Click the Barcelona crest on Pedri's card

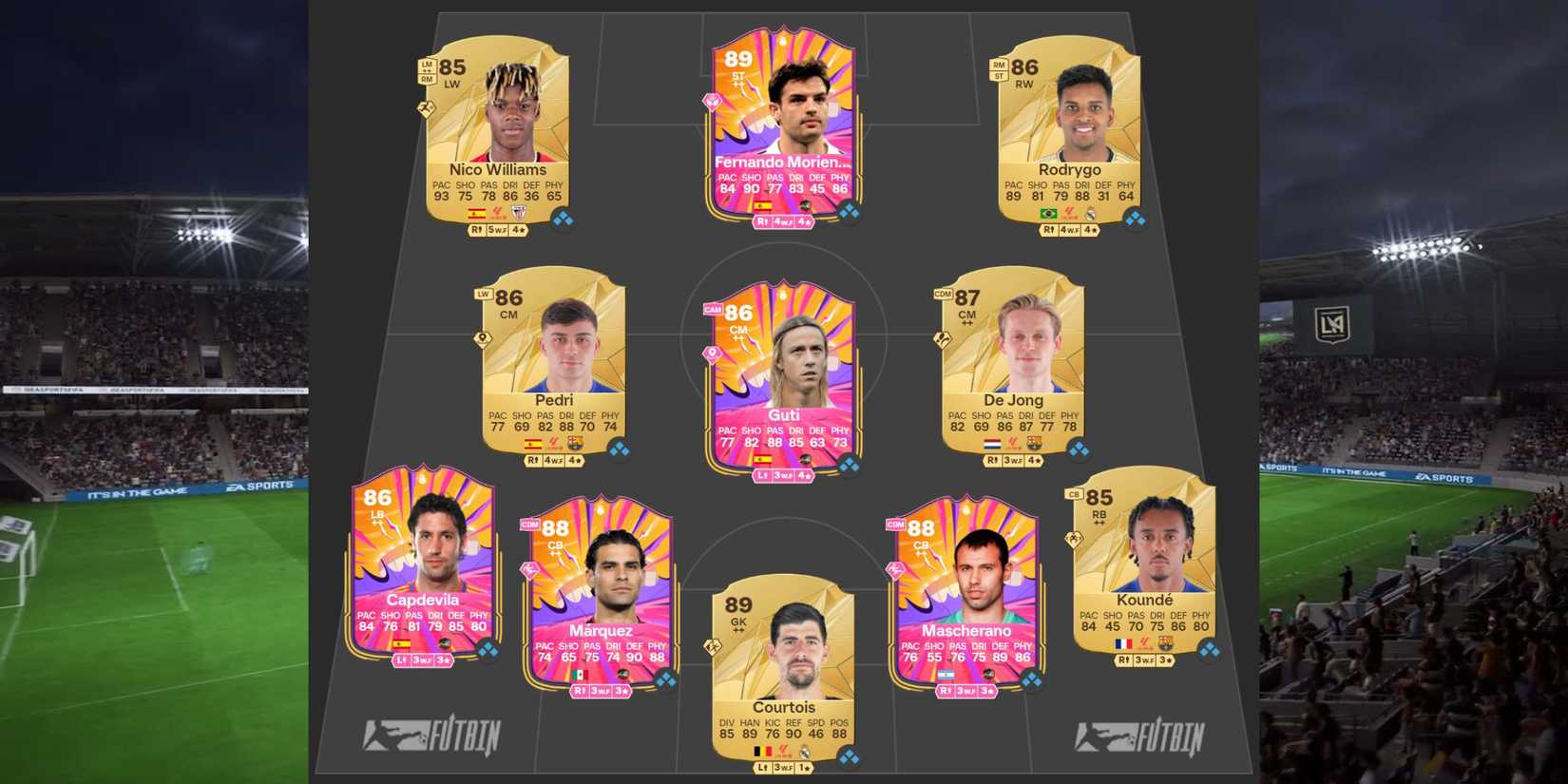[574, 441]
